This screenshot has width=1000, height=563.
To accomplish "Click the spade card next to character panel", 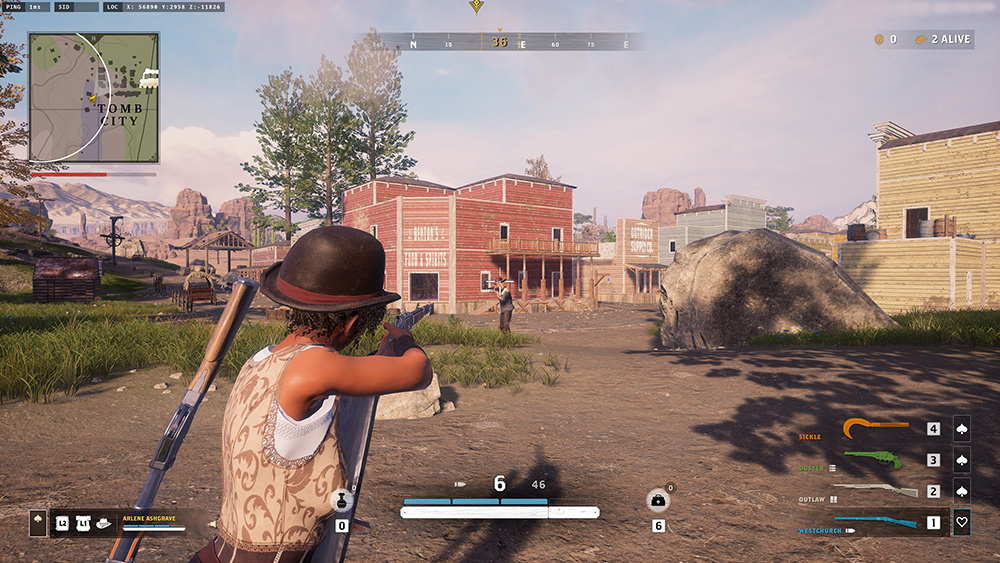I will pyautogui.click(x=38, y=523).
